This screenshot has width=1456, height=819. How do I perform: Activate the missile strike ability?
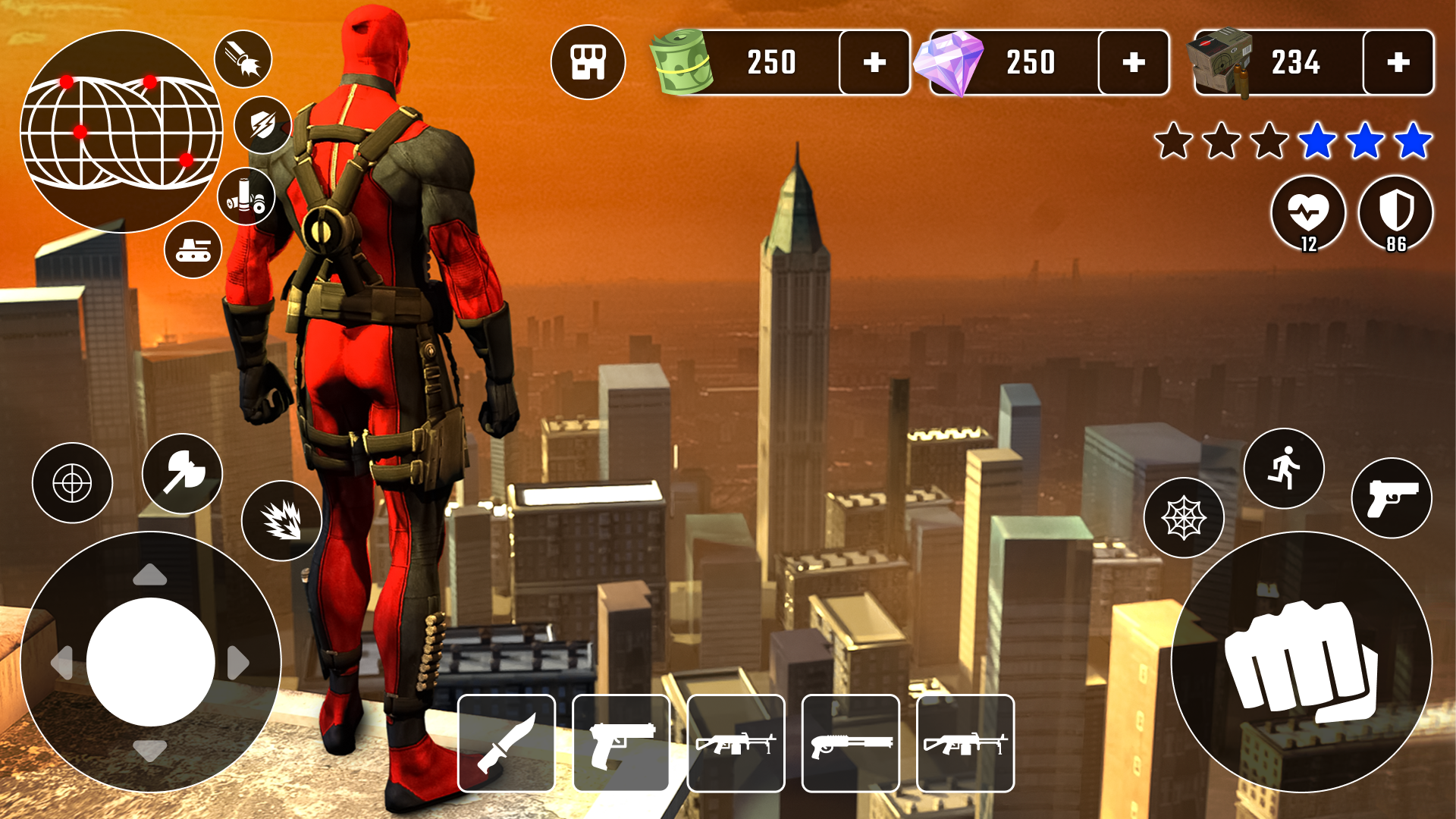coord(243,59)
